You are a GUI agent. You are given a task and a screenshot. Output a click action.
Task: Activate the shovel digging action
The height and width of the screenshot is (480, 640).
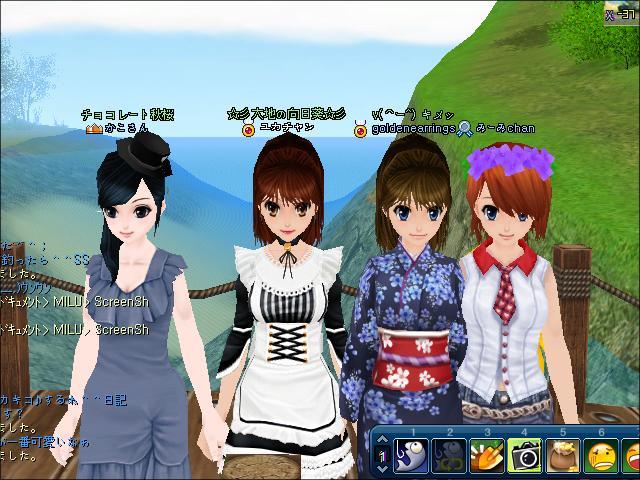coord(487,457)
